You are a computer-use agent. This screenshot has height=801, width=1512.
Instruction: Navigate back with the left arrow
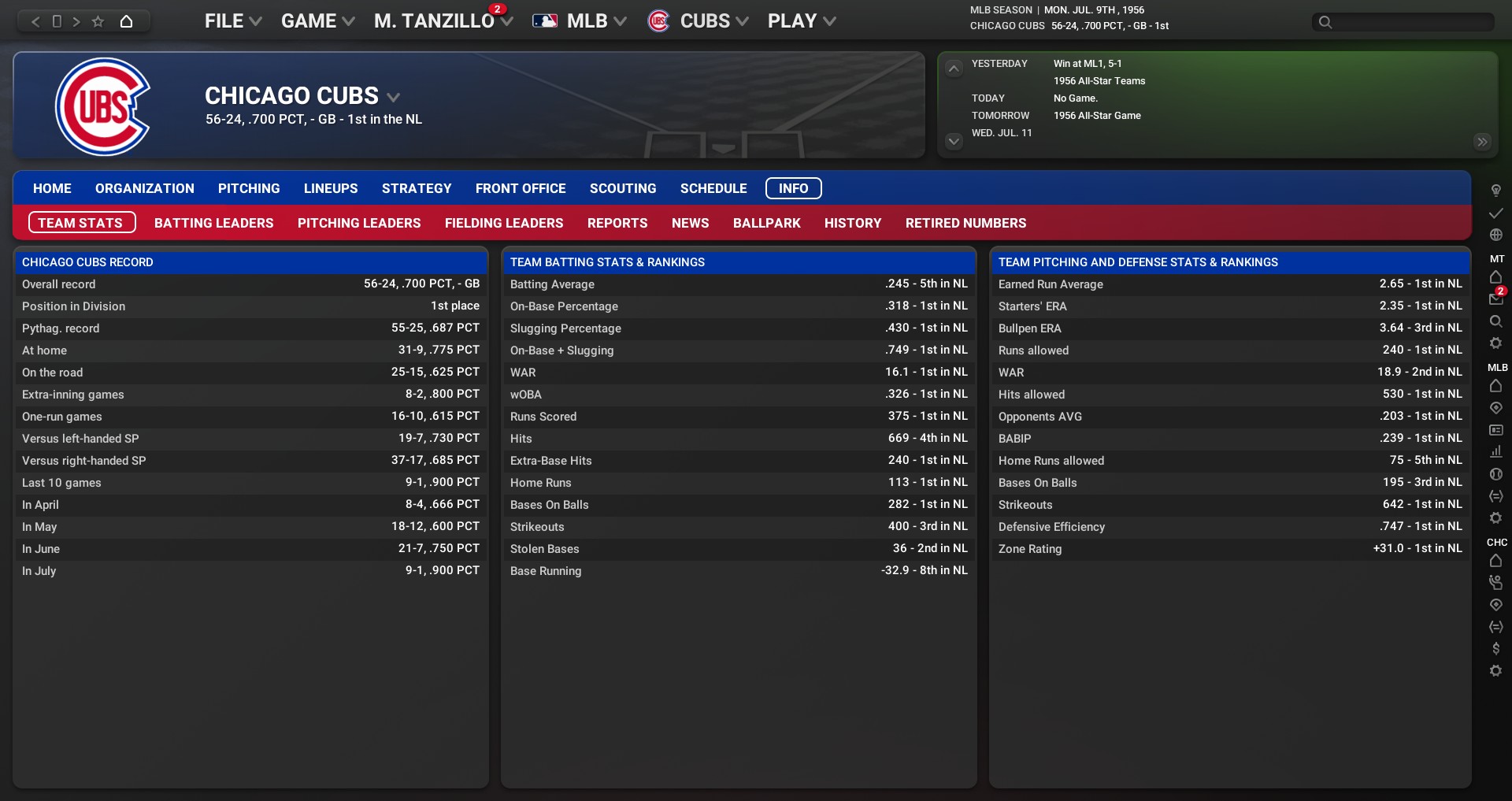(35, 21)
